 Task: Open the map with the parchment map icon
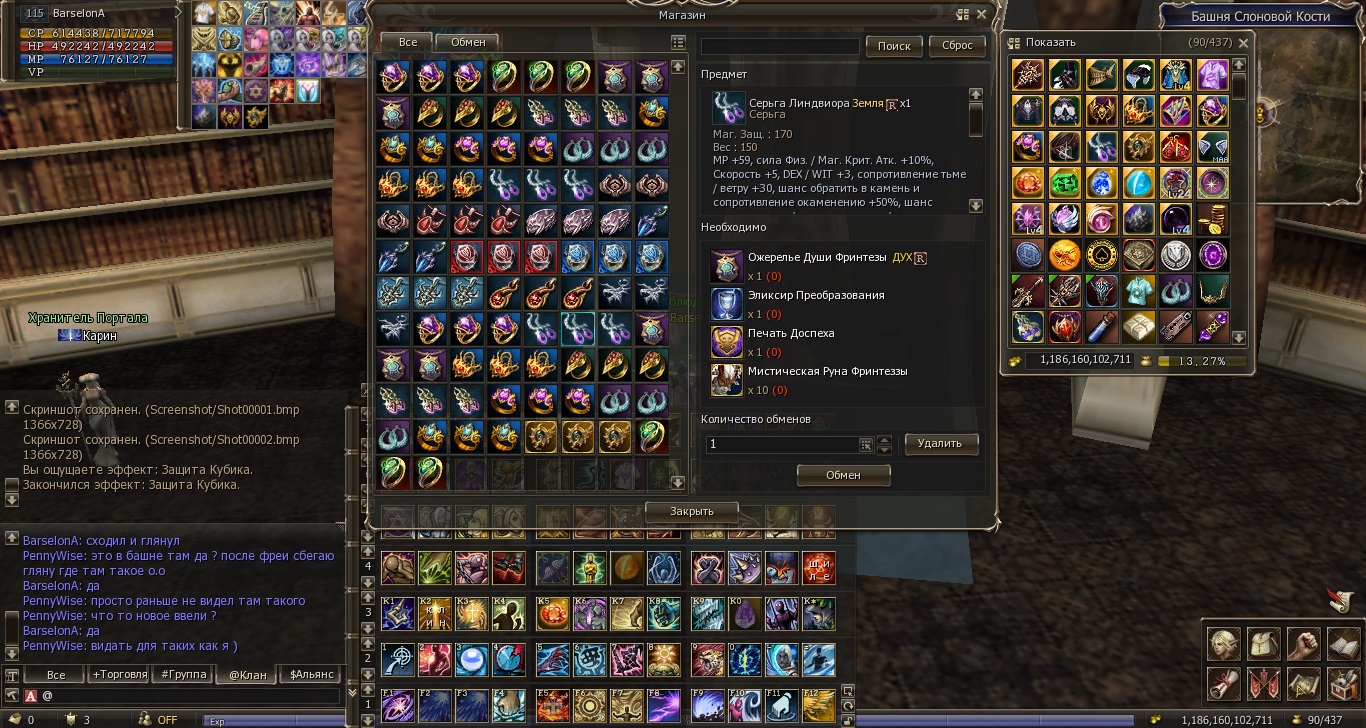(1305, 685)
